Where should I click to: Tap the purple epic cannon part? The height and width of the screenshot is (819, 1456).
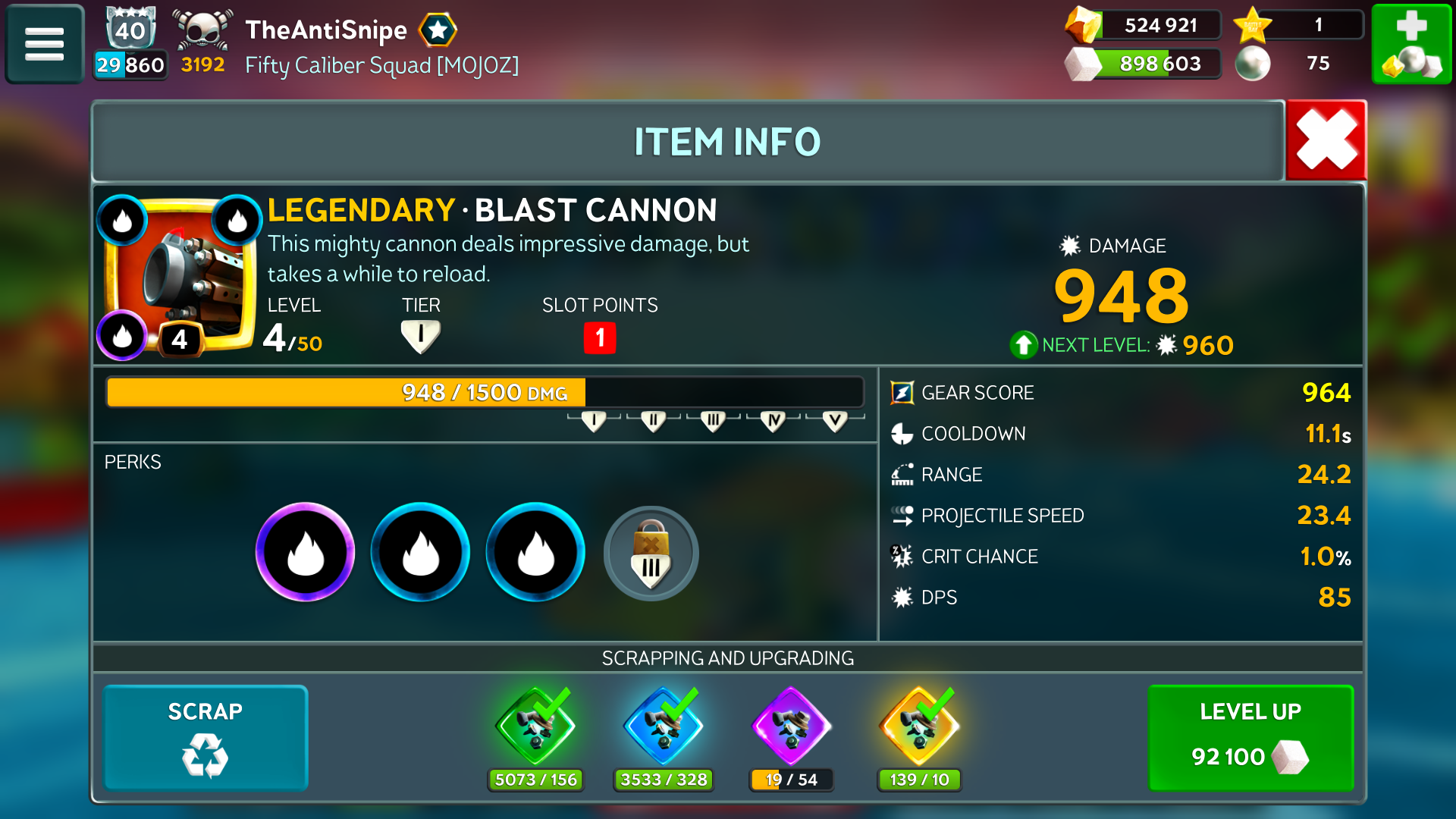(791, 728)
